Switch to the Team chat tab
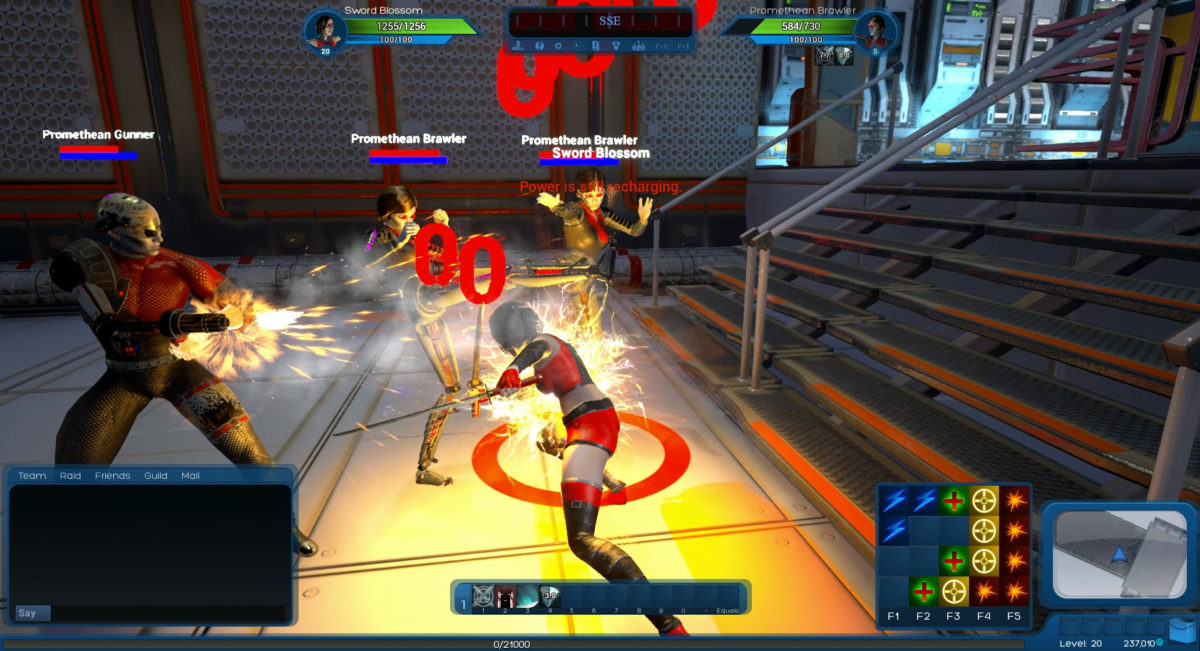Screen dimensions: 1200x651 pos(32,476)
